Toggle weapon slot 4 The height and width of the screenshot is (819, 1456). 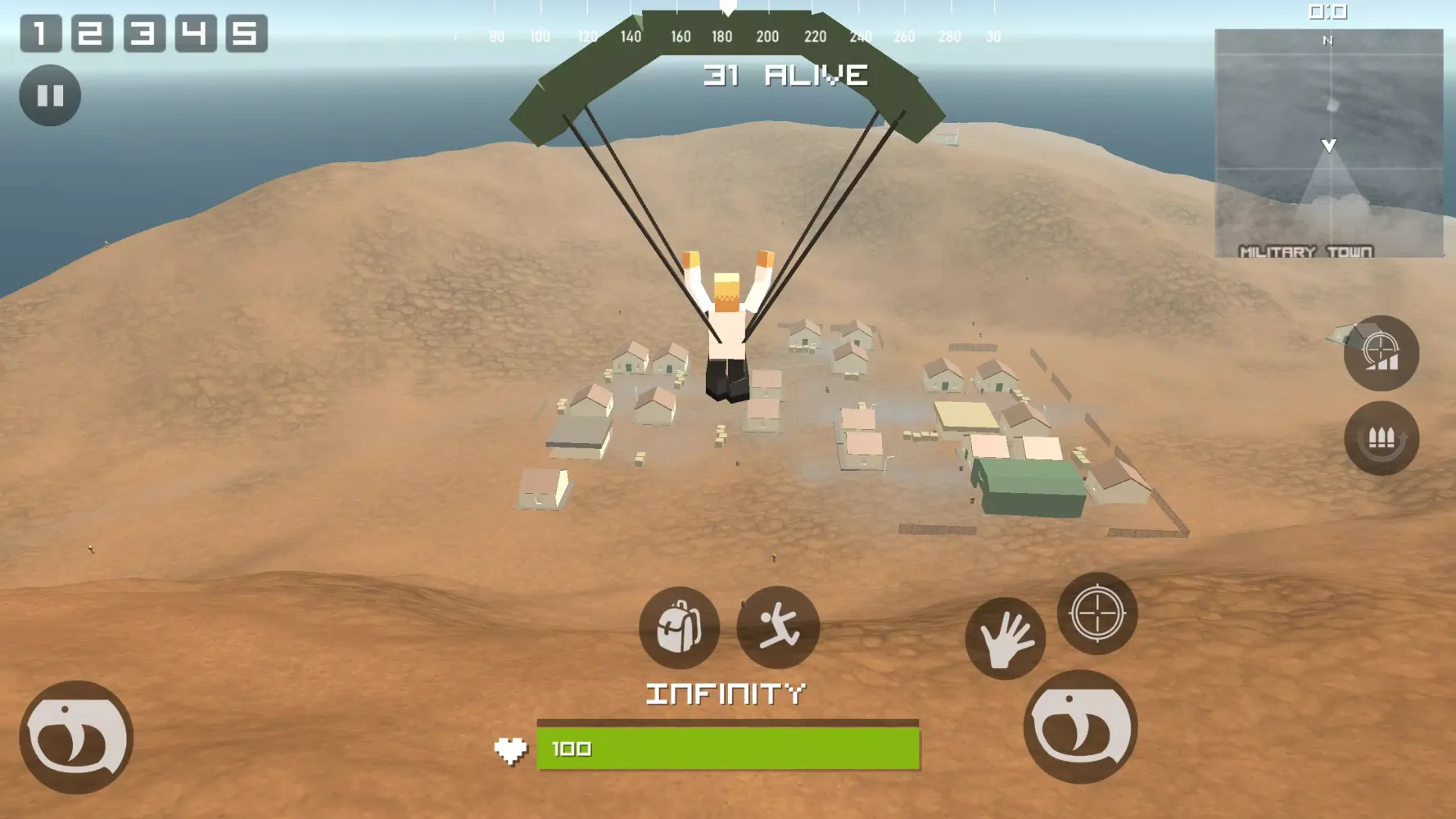tap(194, 31)
